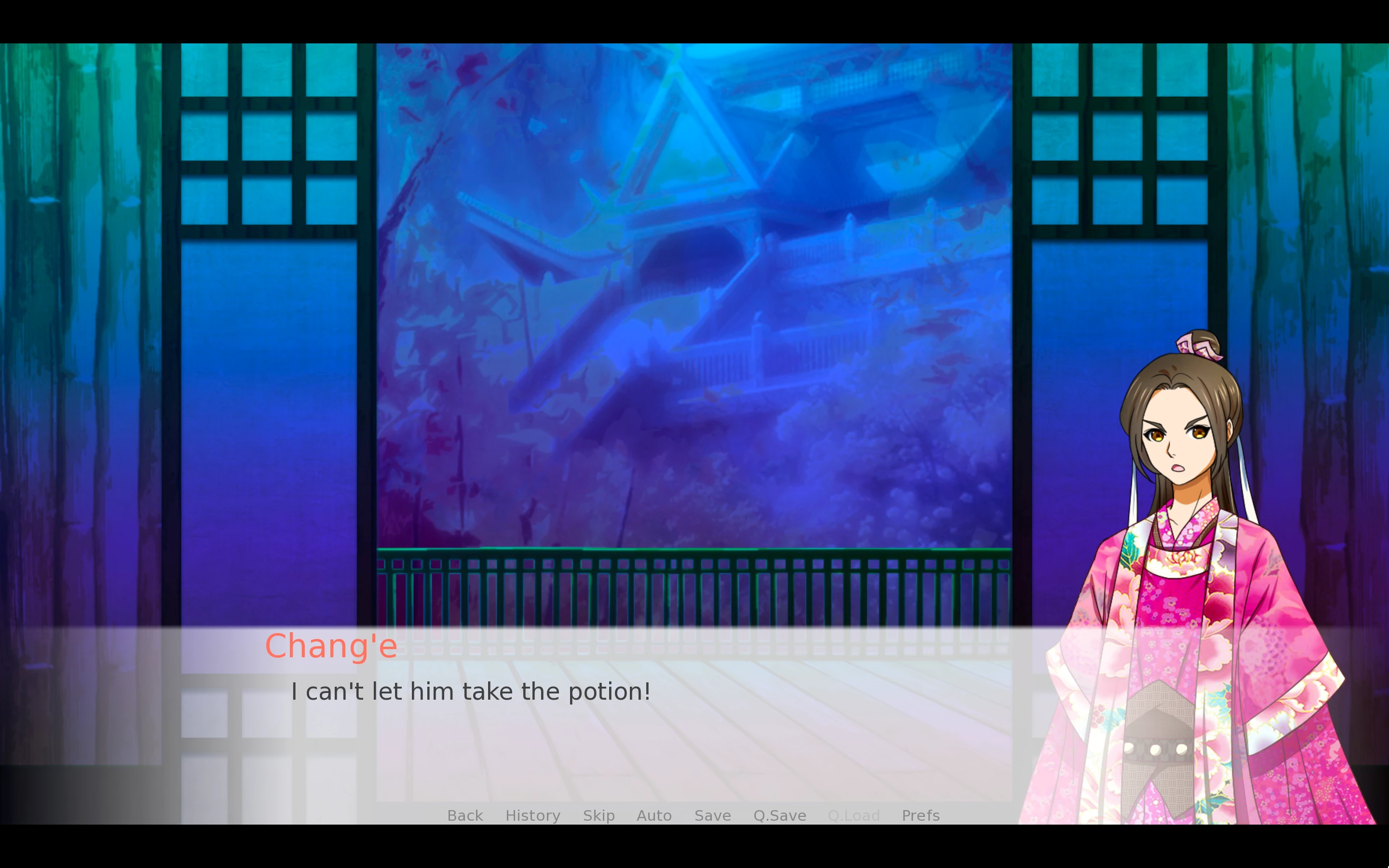This screenshot has width=1389, height=868.
Task: Click Skip in the quick menu
Action: (x=598, y=815)
